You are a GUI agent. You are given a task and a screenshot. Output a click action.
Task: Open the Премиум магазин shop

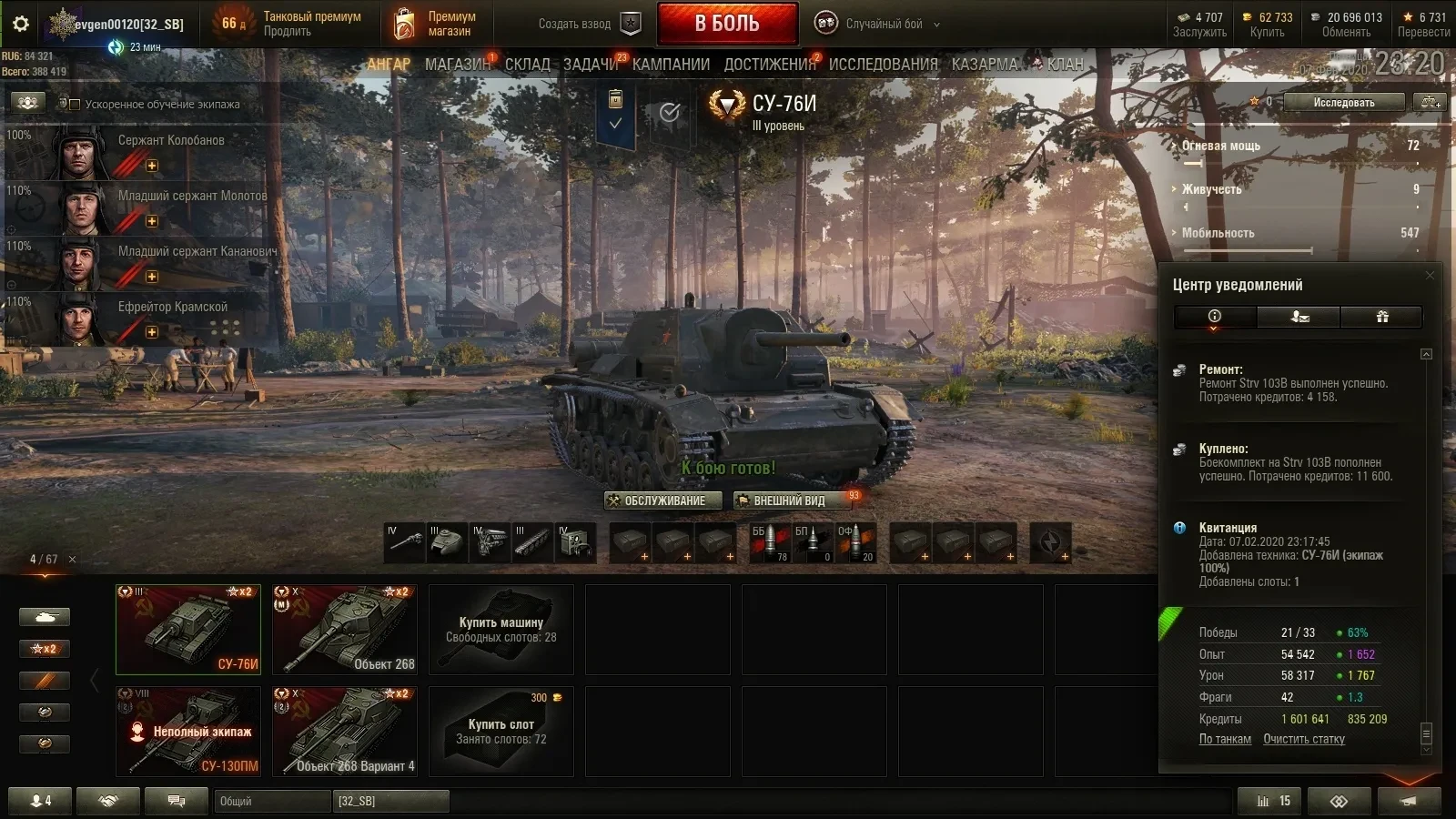(436, 24)
